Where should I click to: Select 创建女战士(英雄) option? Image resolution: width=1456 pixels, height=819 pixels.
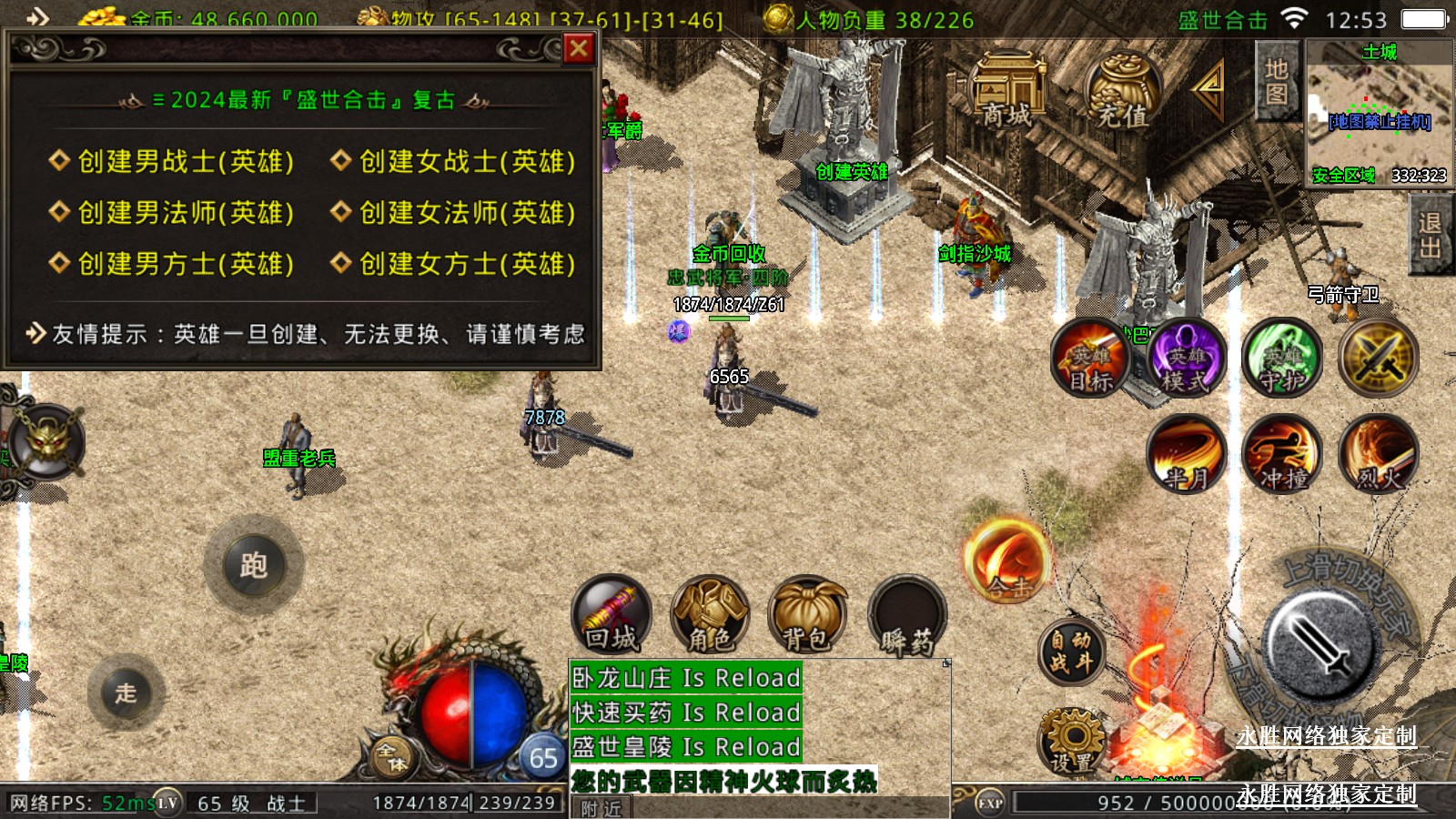tap(454, 161)
